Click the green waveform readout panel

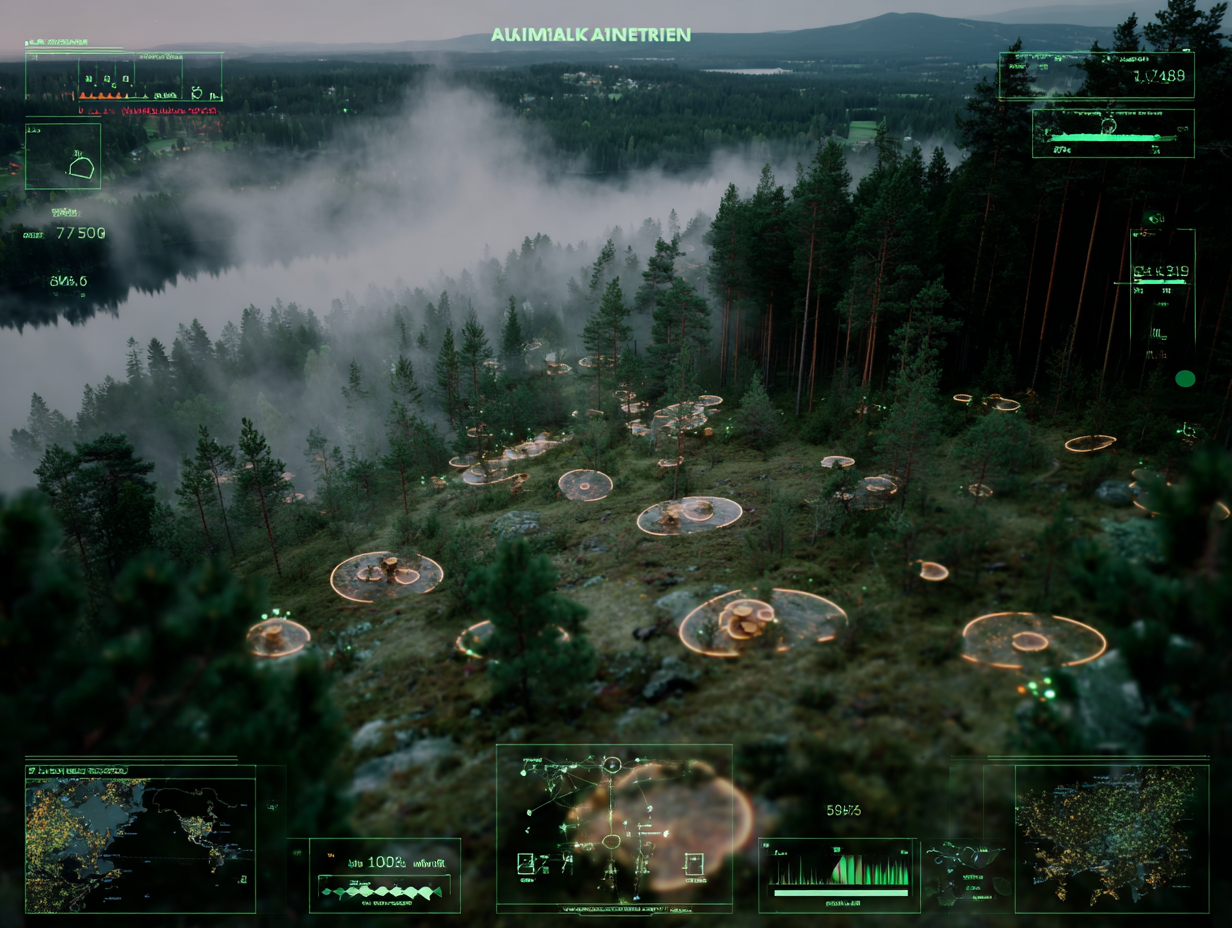tap(385, 875)
